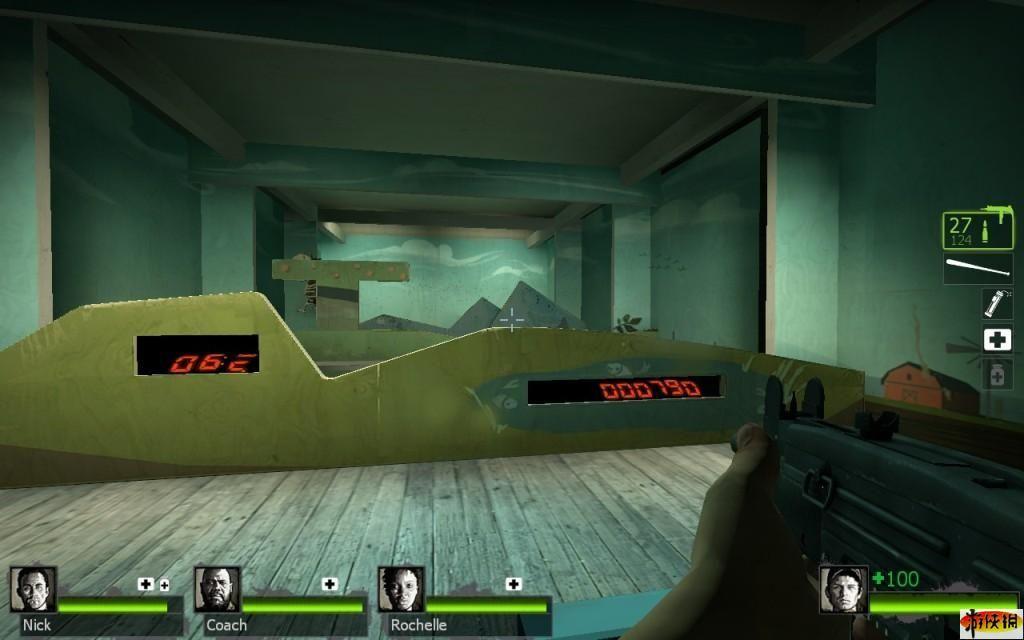Click your own survivor portrait

point(843,590)
